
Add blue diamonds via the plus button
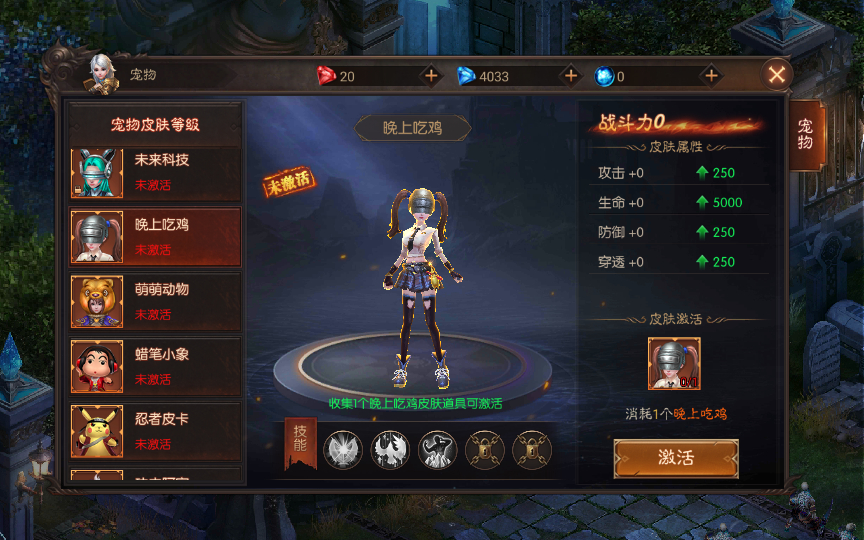coord(571,76)
